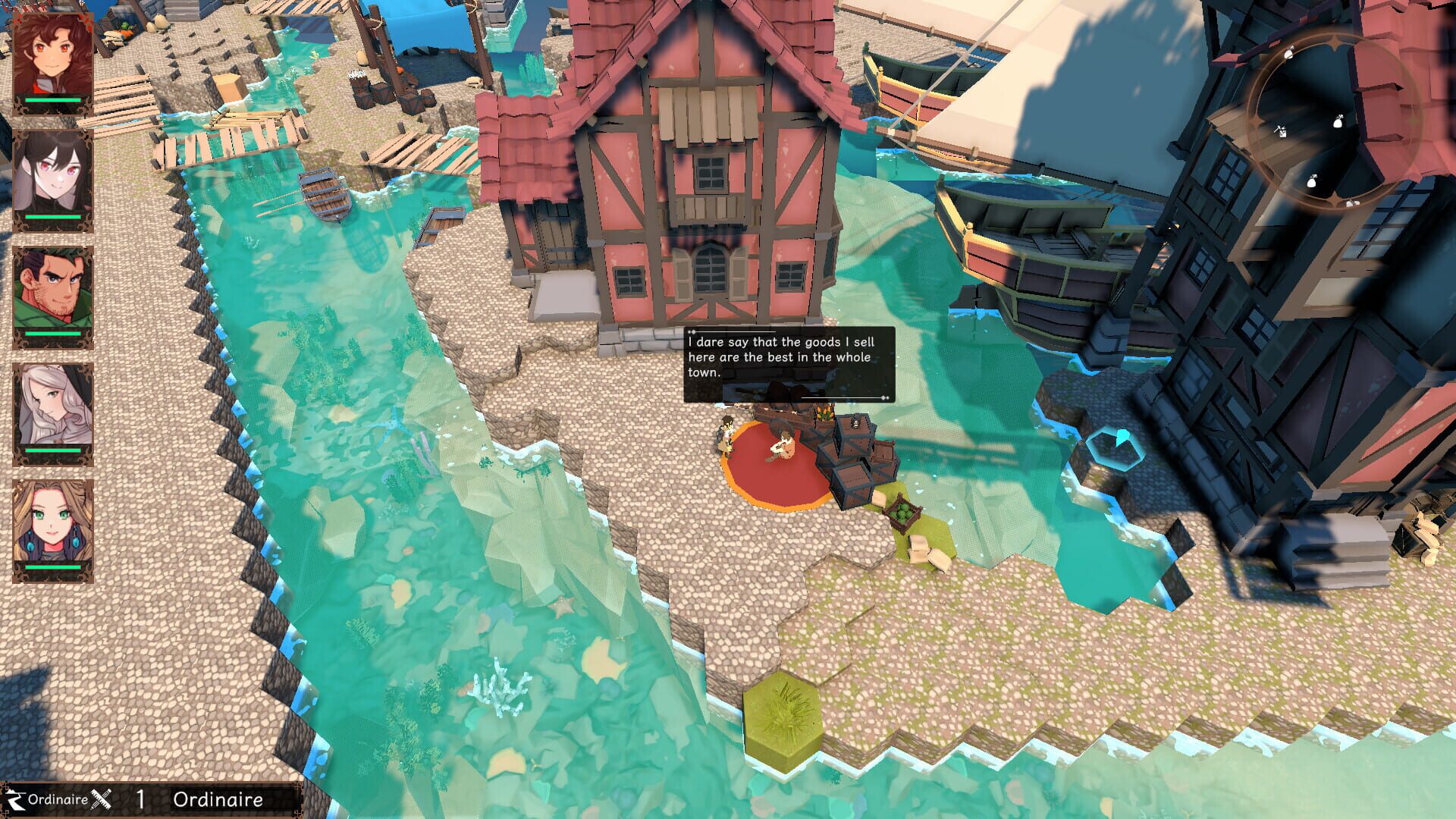Screen dimensions: 1456x819
Task: Click the Ordinaire weapon name text
Action: point(220,800)
